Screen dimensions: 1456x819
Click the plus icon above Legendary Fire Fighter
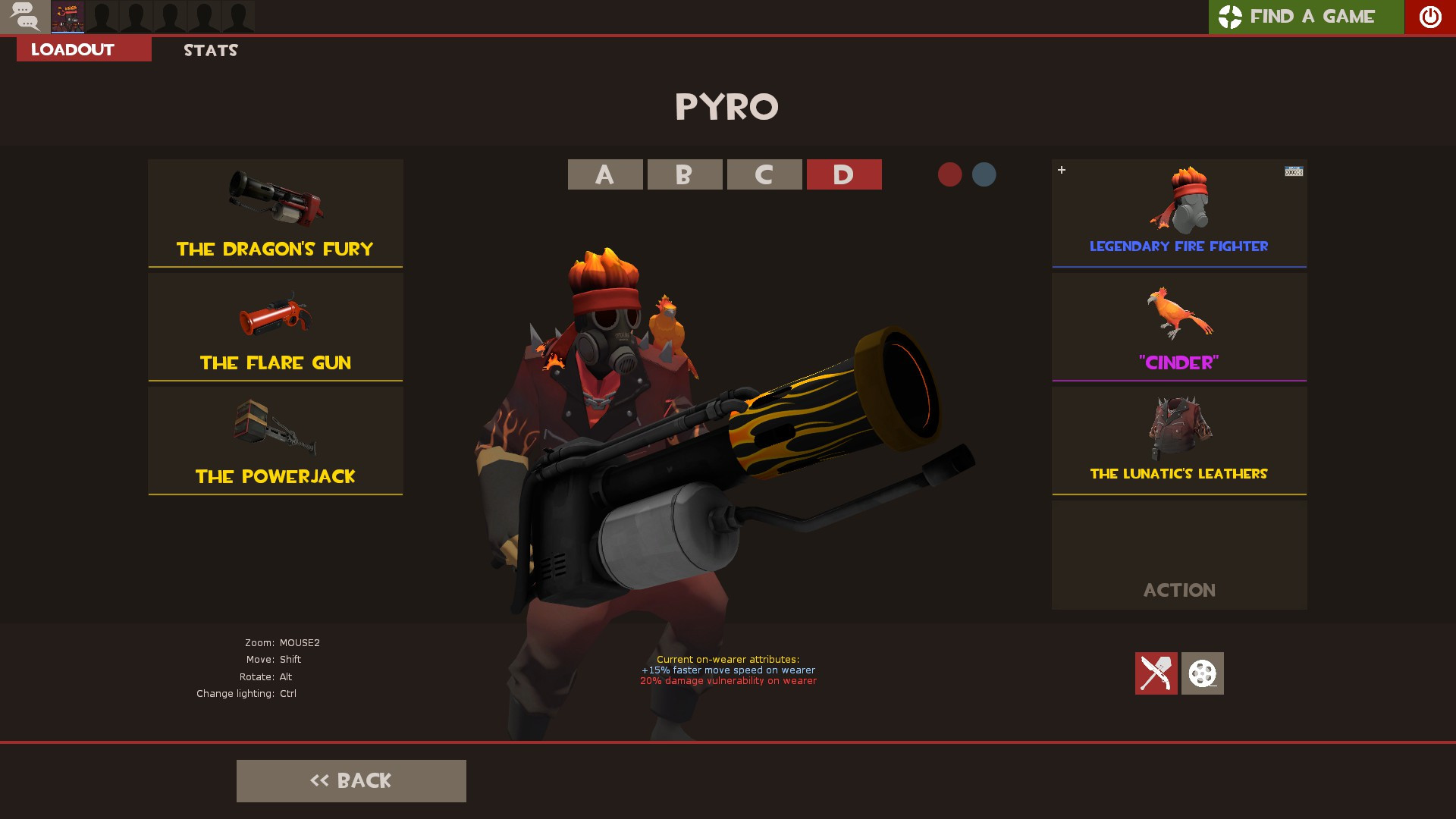pos(1061,170)
